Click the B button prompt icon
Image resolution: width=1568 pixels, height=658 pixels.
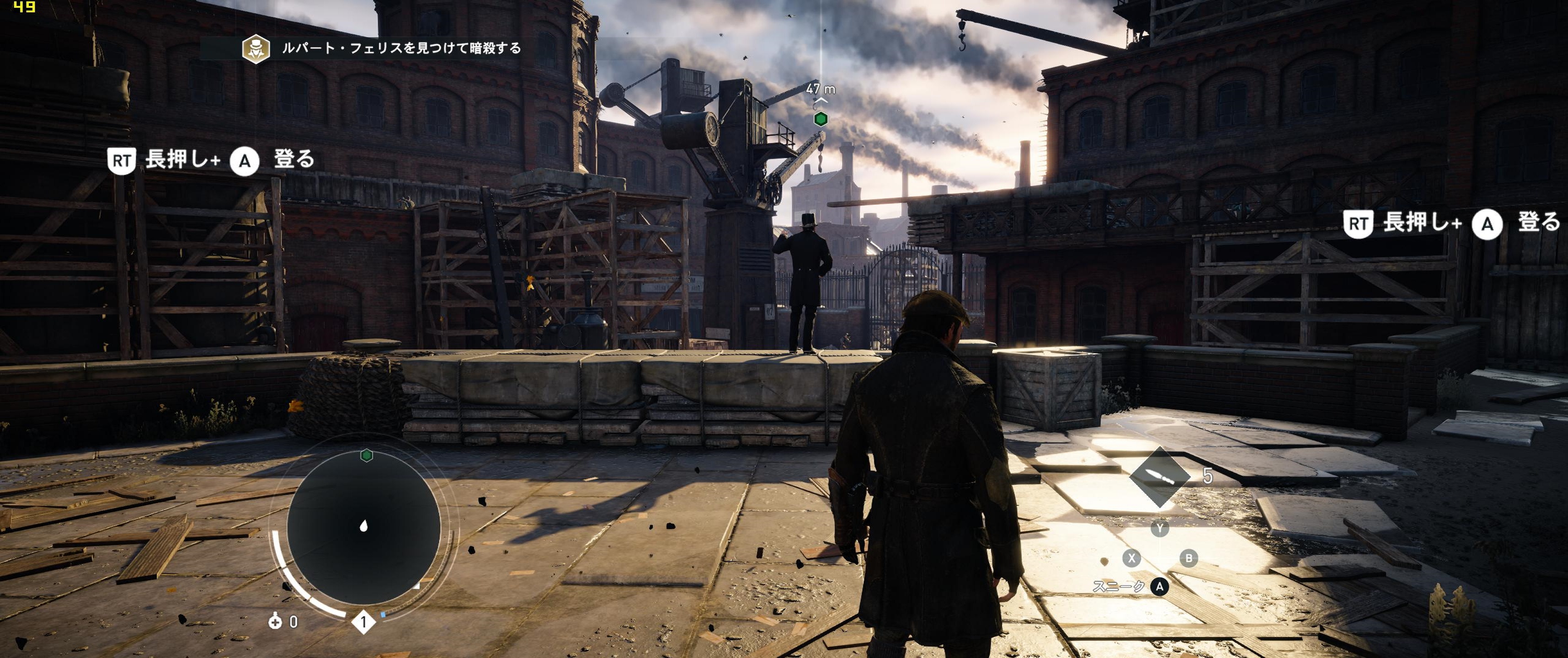pos(1188,559)
